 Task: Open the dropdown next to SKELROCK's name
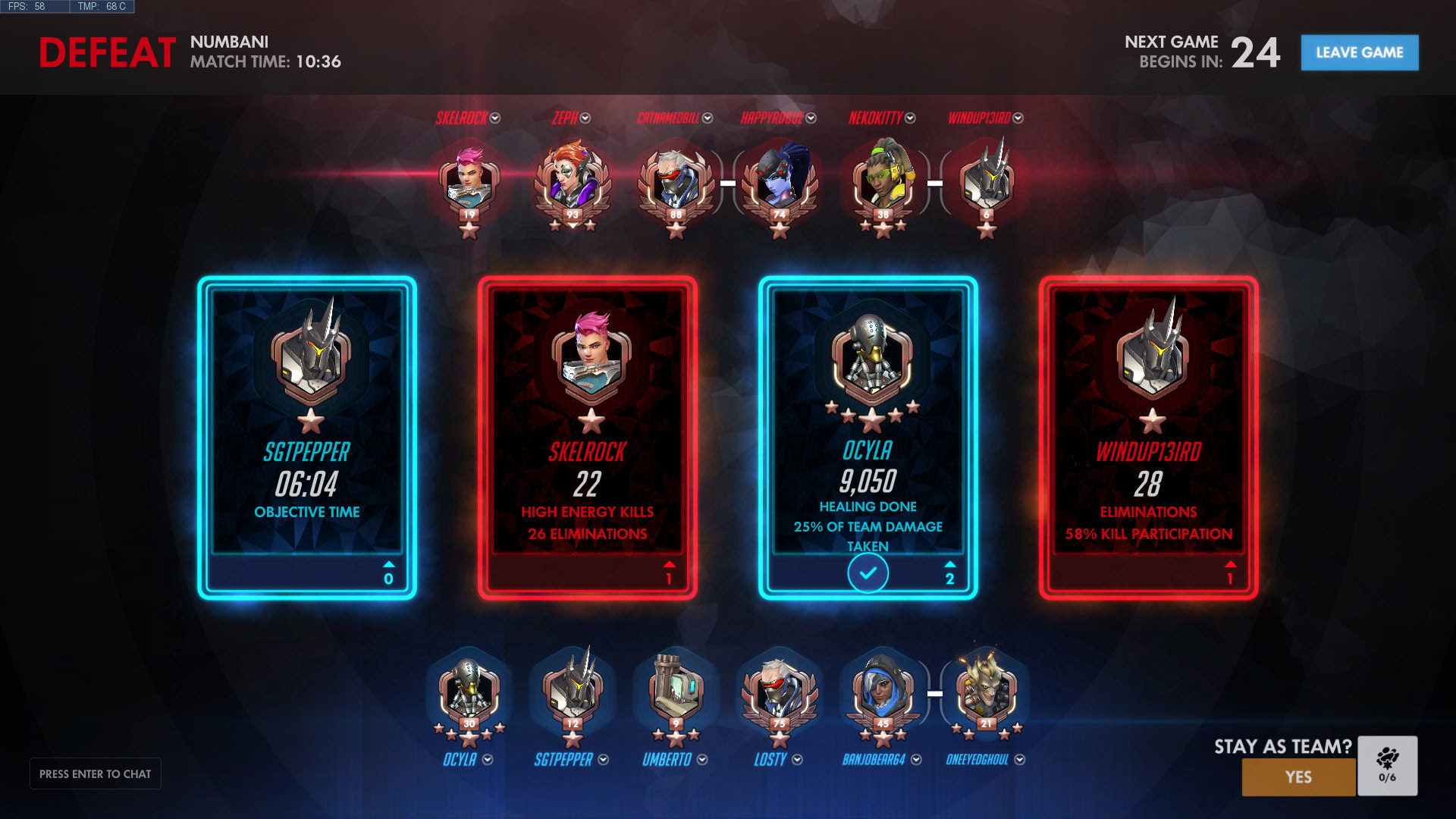point(495,118)
